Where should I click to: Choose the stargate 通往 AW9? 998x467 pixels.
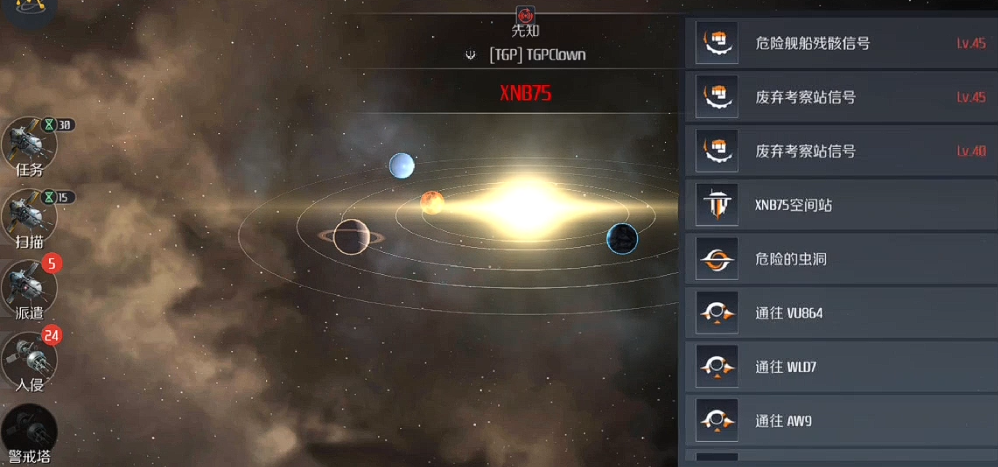coord(840,421)
